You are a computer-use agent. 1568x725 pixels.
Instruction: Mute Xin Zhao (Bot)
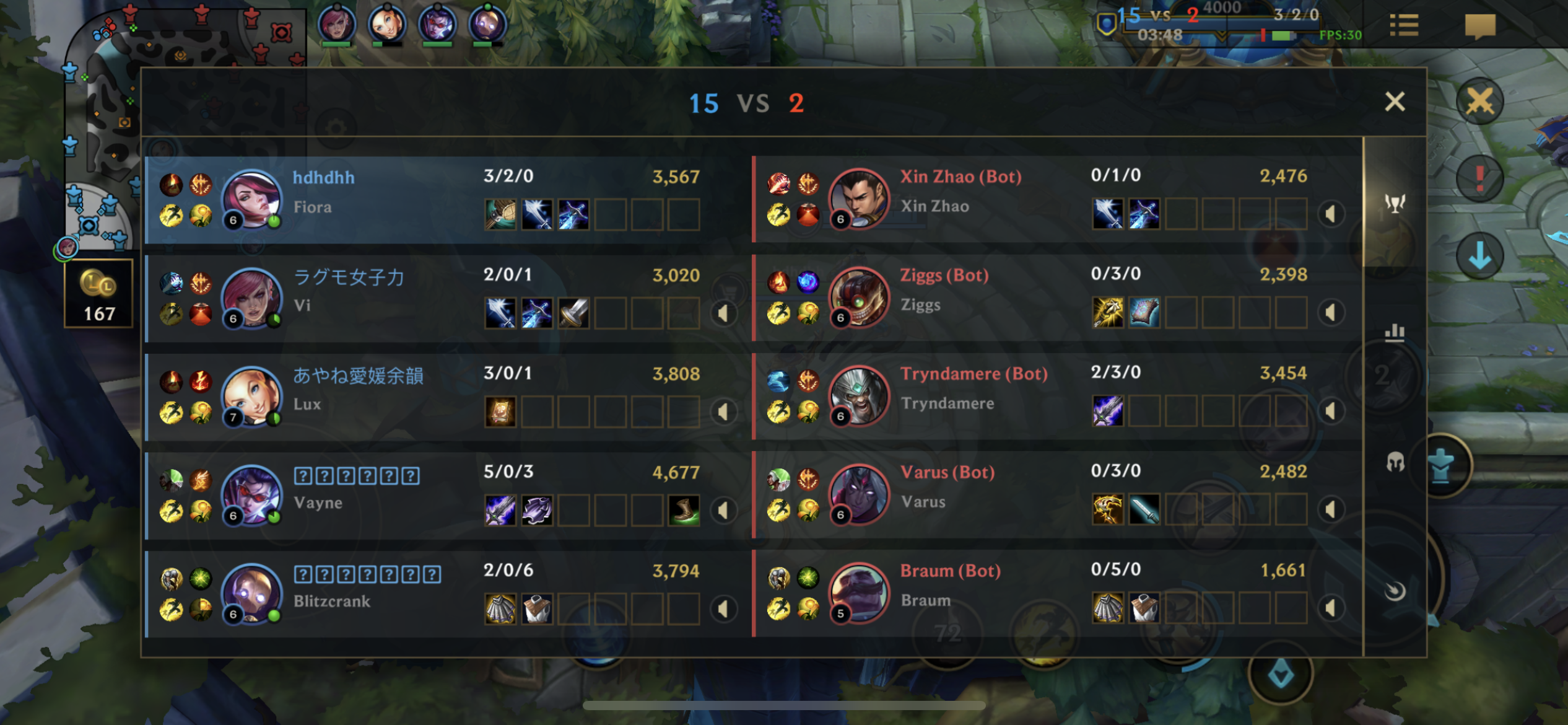coord(1330,214)
